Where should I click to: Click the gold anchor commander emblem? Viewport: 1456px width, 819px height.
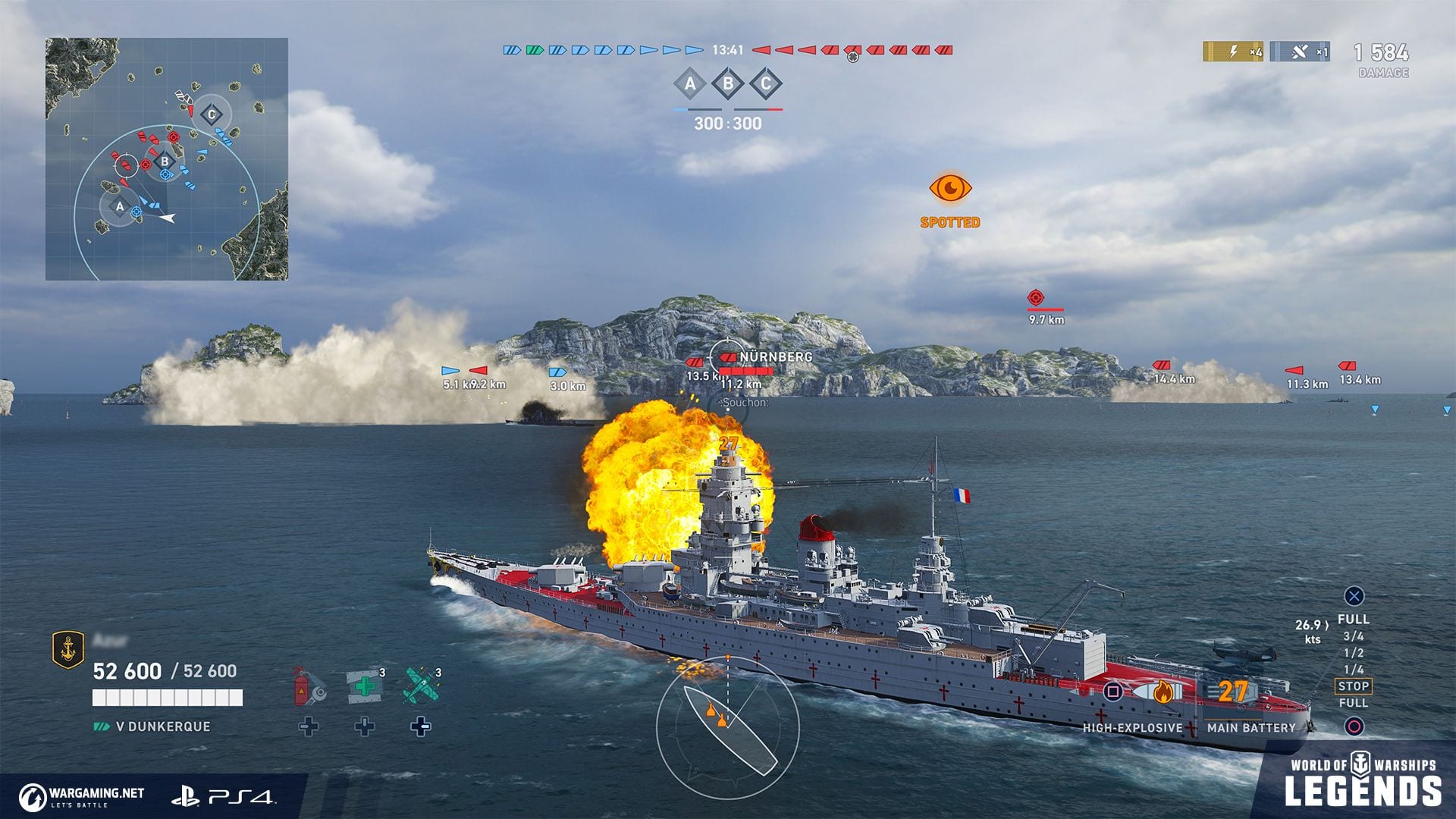[x=67, y=650]
